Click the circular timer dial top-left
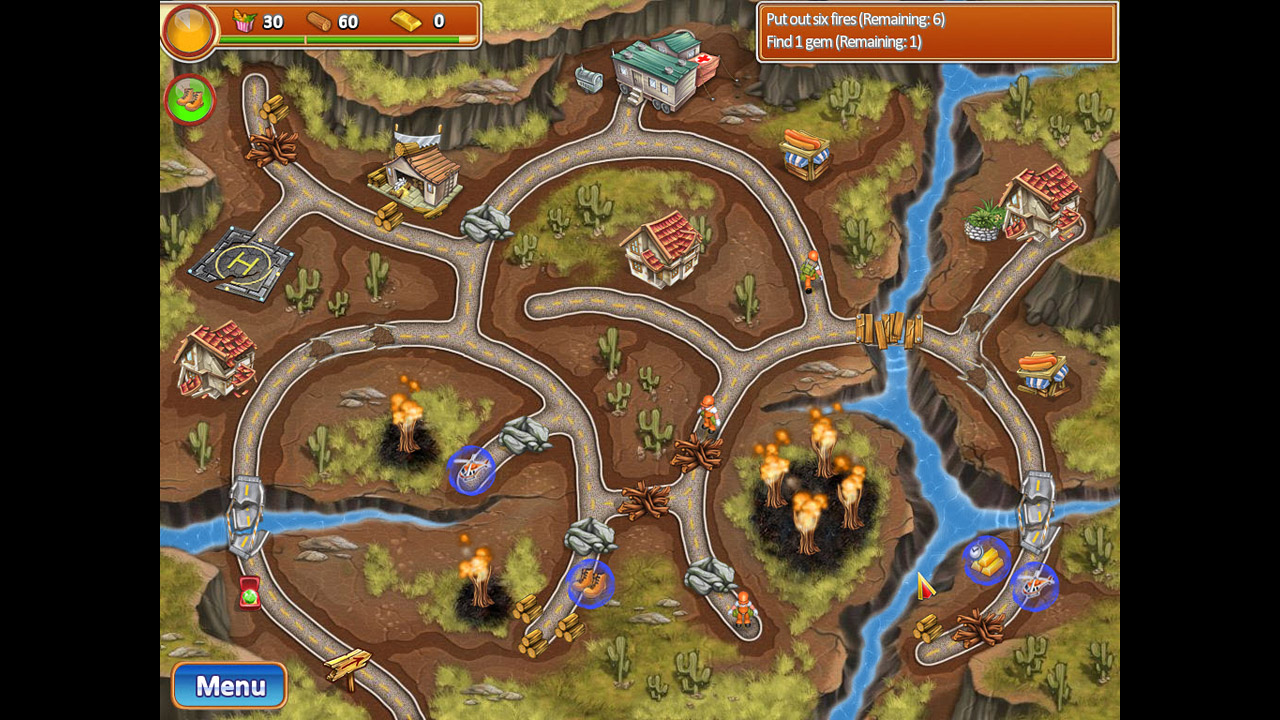The width and height of the screenshot is (1280, 720). [x=189, y=31]
